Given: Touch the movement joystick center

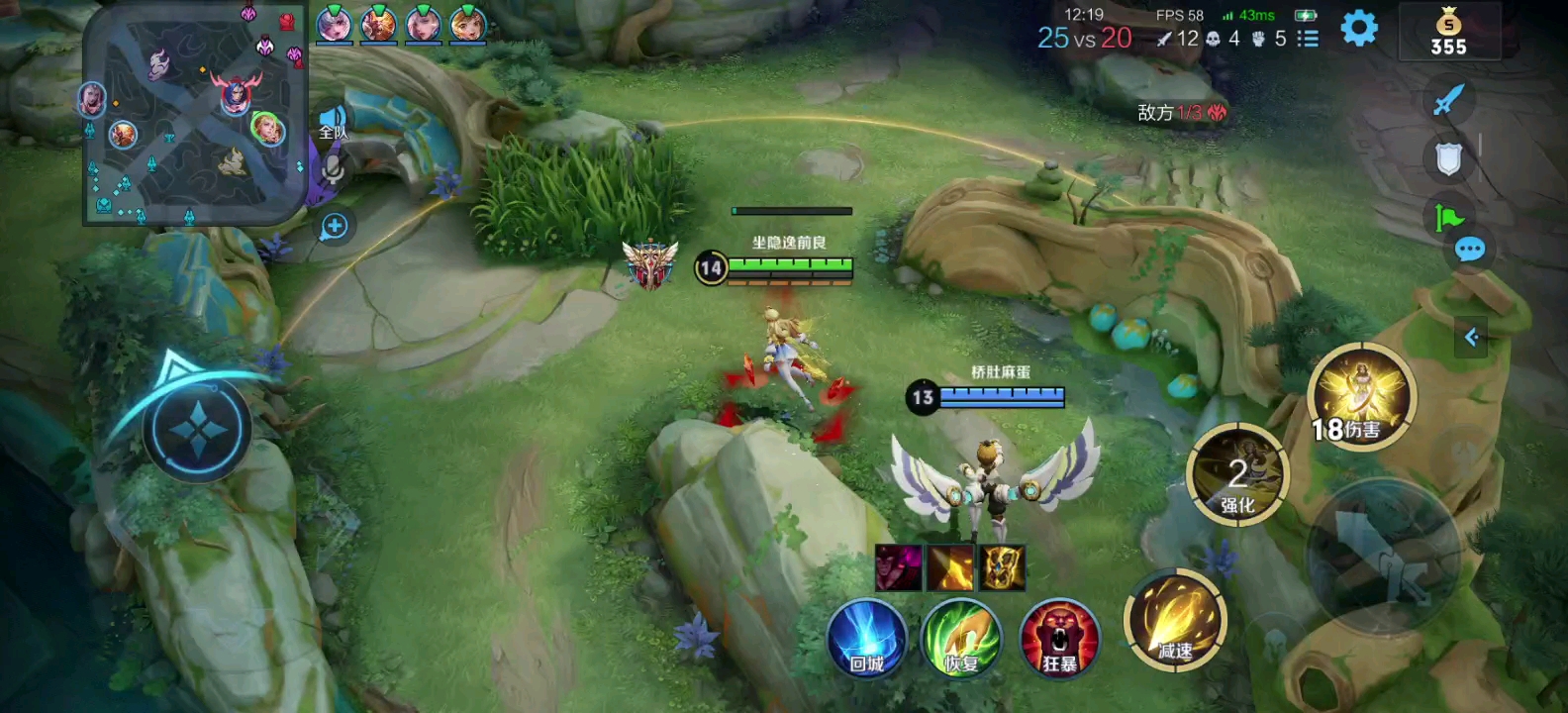Looking at the screenshot, I should click(196, 429).
